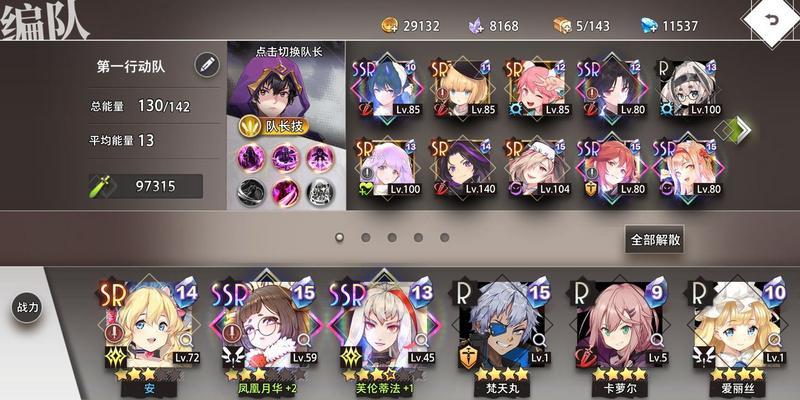The width and height of the screenshot is (800, 400).
Task: Show next team with green arrow
Action: [741, 130]
